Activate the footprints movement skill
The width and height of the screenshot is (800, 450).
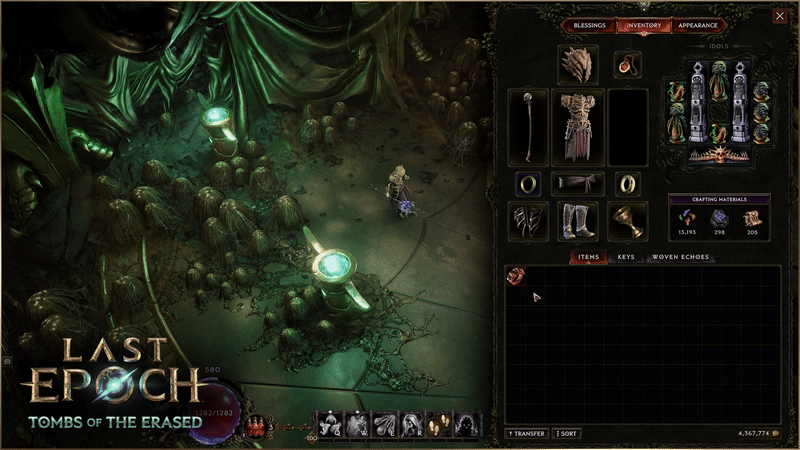(438, 425)
